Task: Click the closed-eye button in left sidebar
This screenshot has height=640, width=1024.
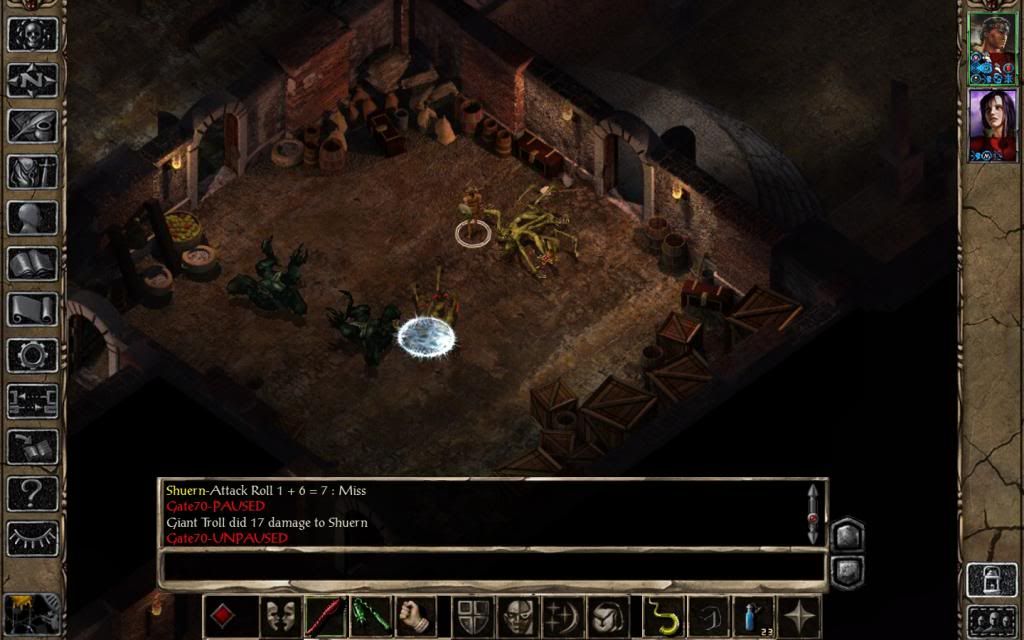Action: [33, 539]
